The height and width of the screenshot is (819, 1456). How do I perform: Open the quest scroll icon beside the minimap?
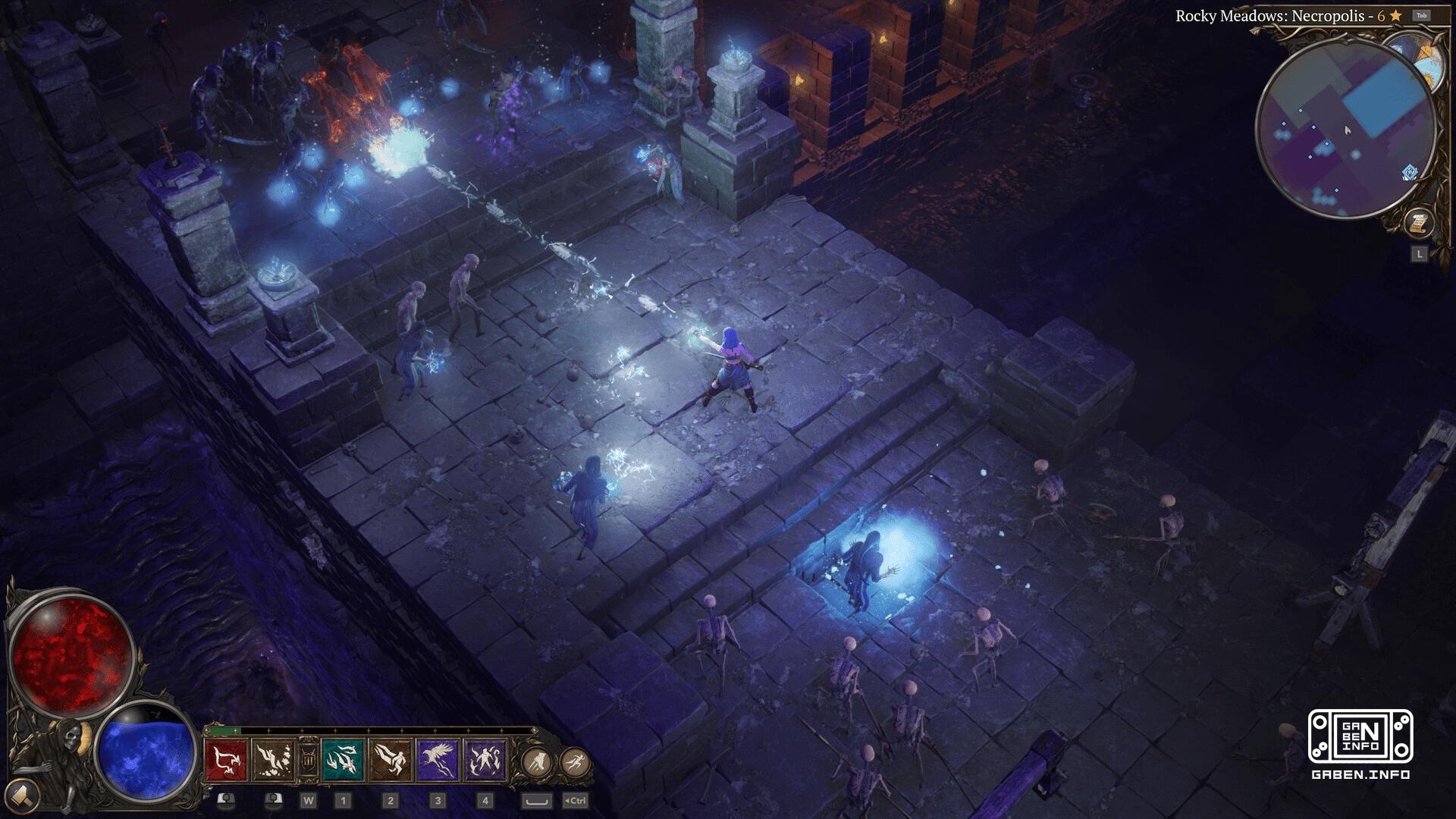pos(1420,221)
